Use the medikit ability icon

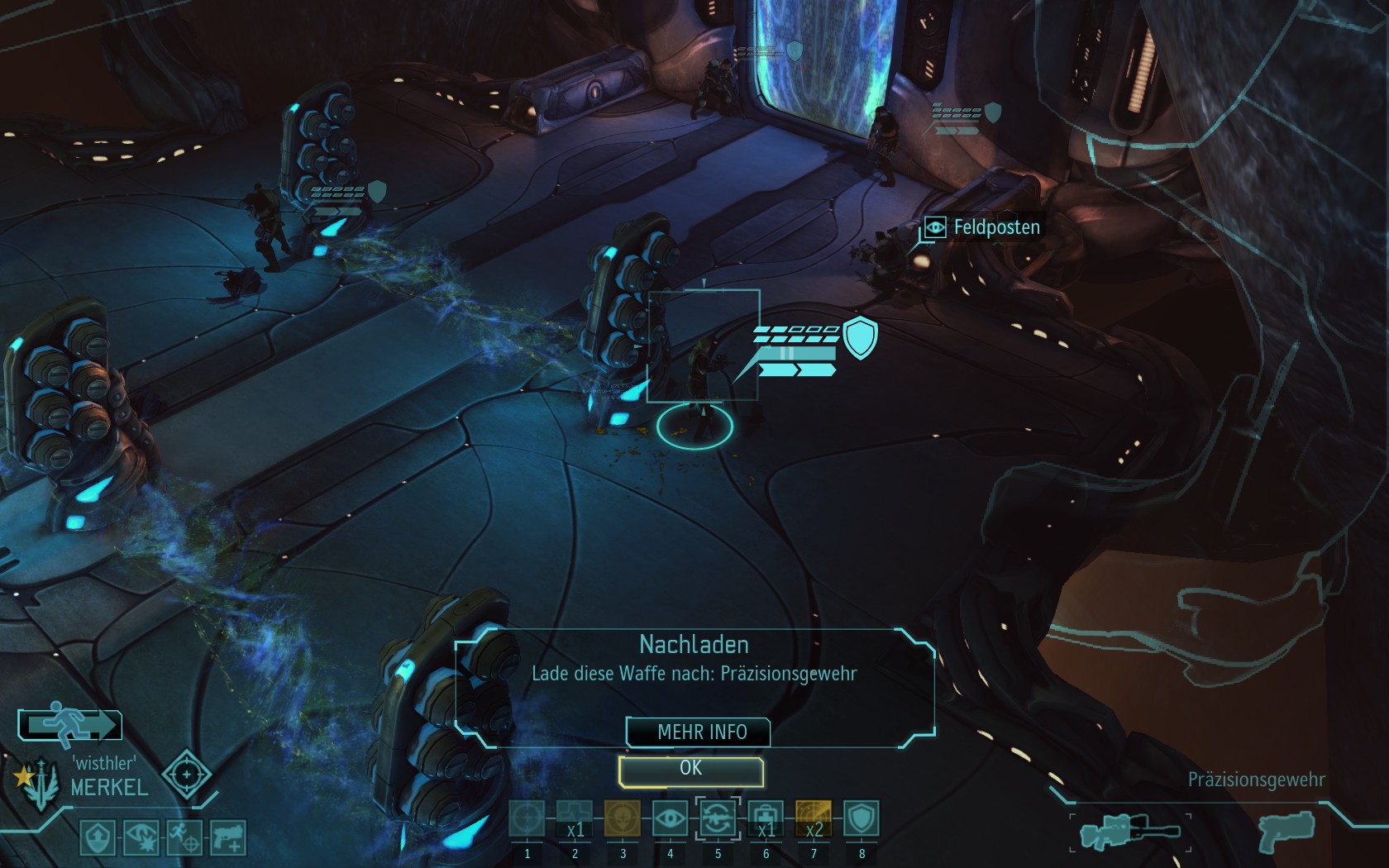click(x=766, y=819)
